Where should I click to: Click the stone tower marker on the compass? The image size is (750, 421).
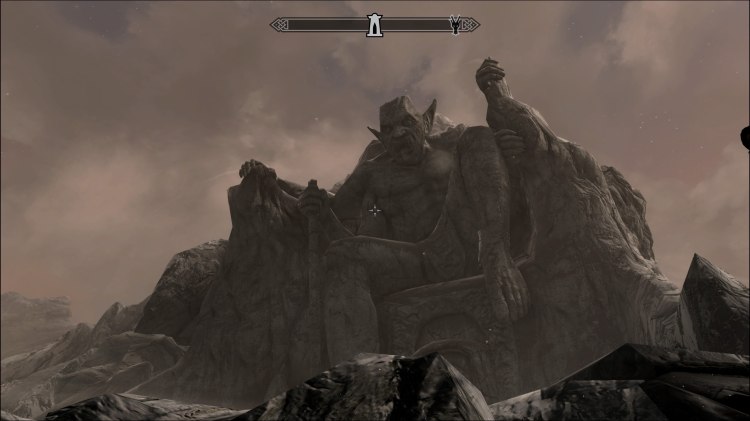coord(375,25)
